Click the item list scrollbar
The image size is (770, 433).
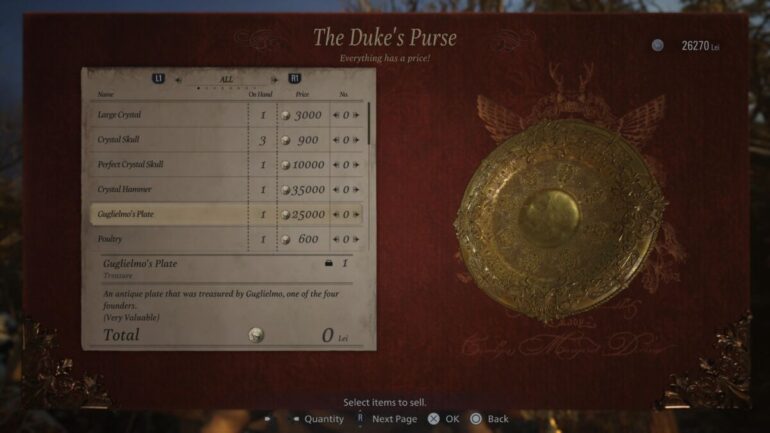(369, 122)
